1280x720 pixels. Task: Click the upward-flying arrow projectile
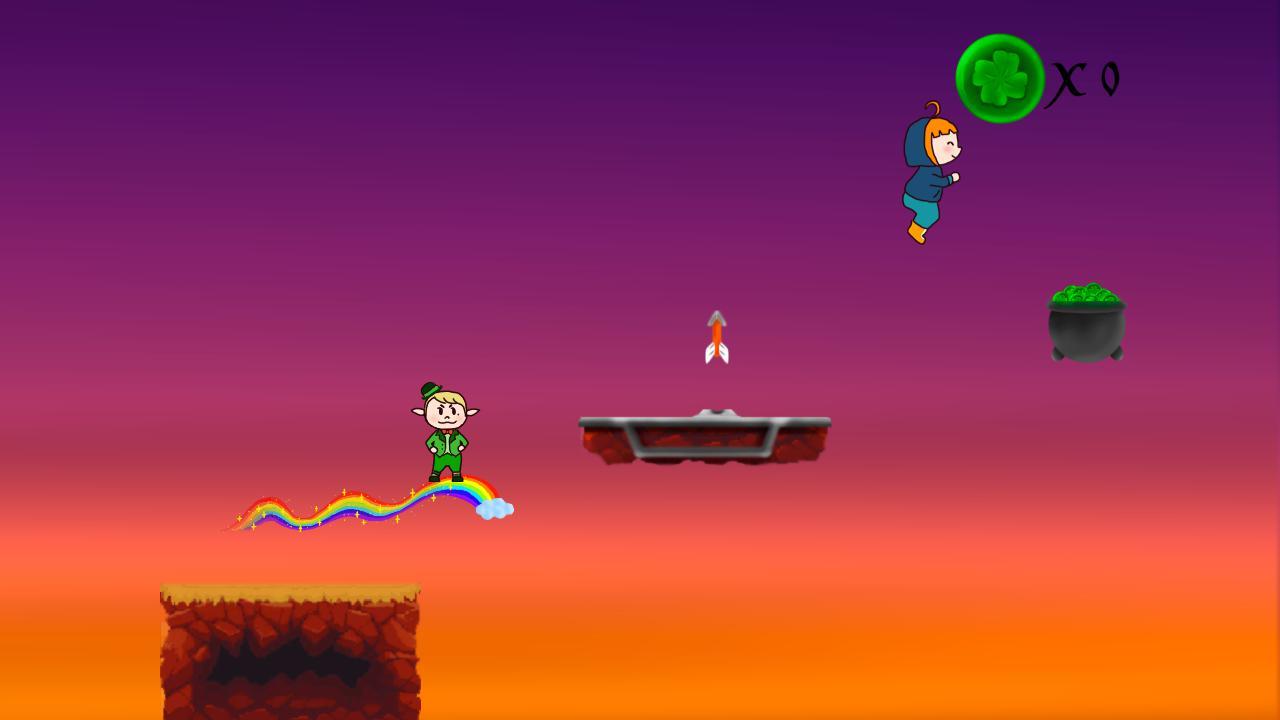pyautogui.click(x=717, y=335)
